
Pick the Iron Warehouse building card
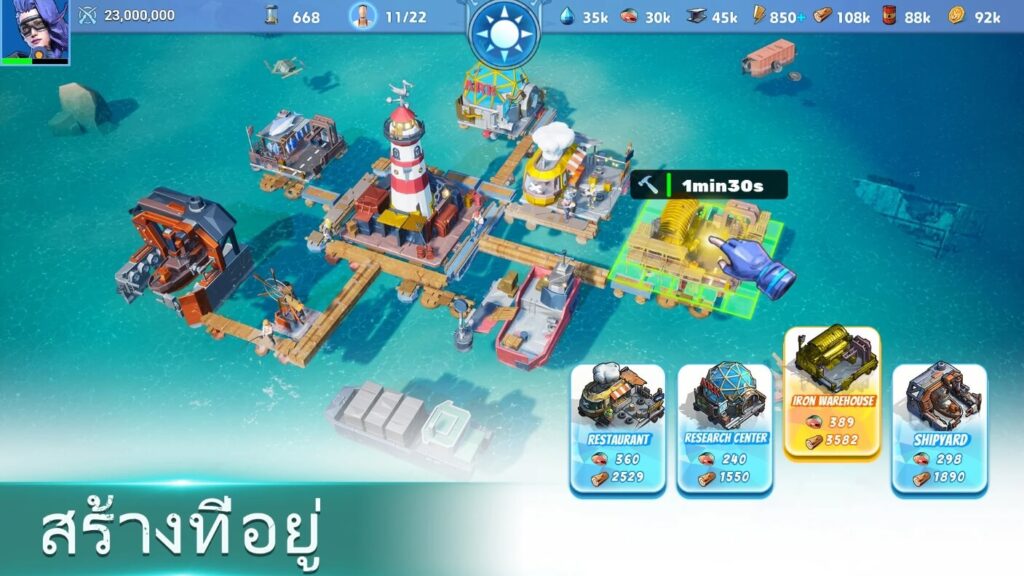pos(832,392)
